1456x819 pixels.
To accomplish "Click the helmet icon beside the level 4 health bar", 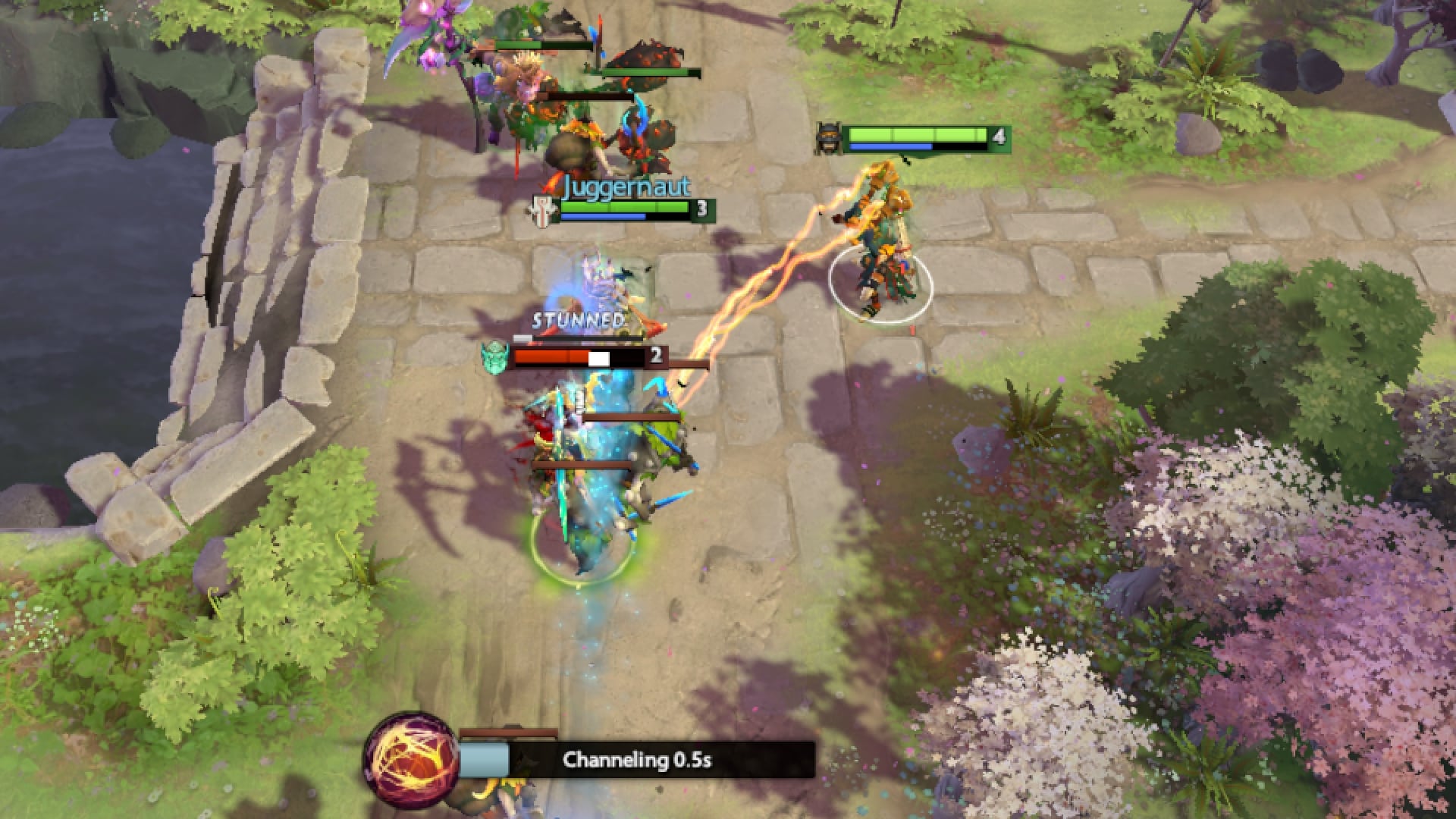I will pos(830,137).
